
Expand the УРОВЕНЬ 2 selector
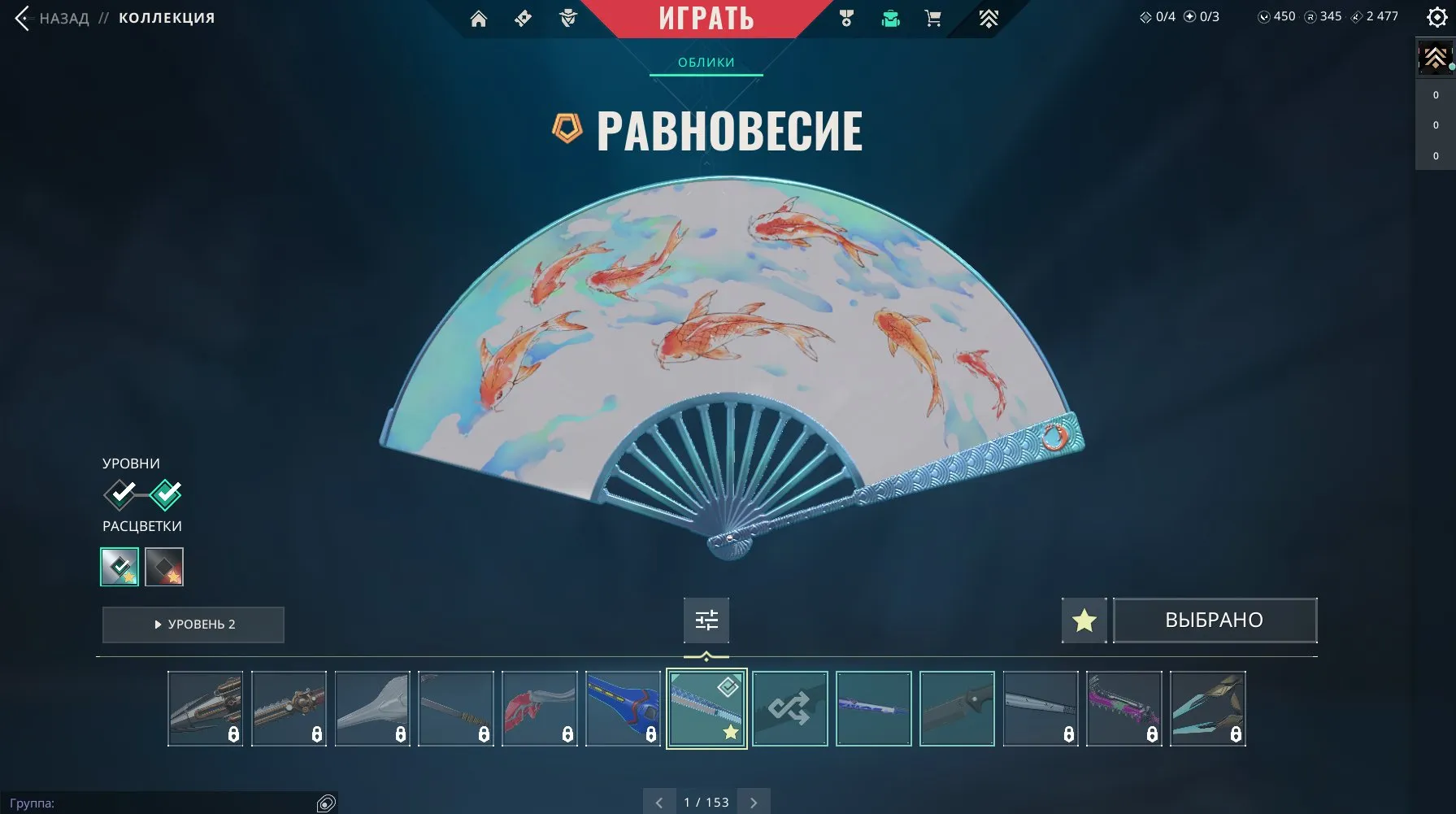(x=193, y=625)
